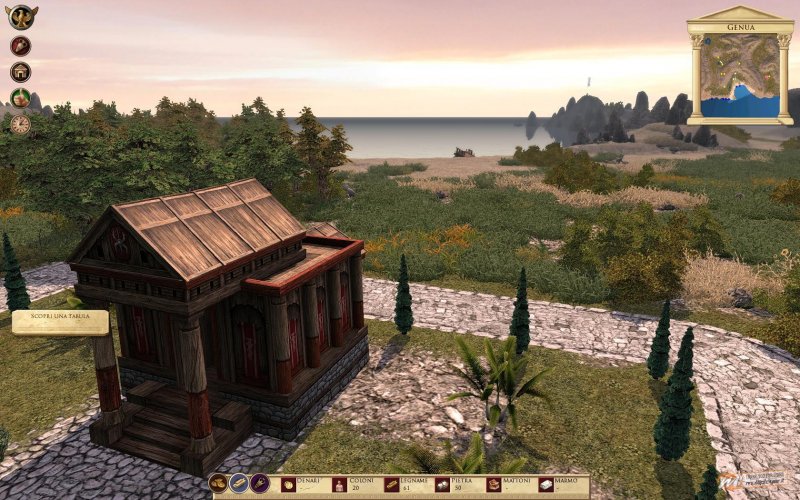800x500 pixels.
Task: Open the golden eagle main menu
Action: [21, 17]
